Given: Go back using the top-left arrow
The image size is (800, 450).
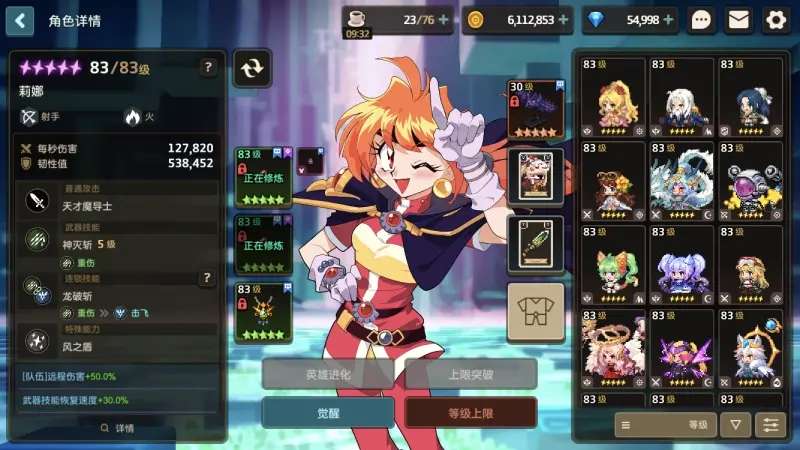Looking at the screenshot, I should pos(19,19).
